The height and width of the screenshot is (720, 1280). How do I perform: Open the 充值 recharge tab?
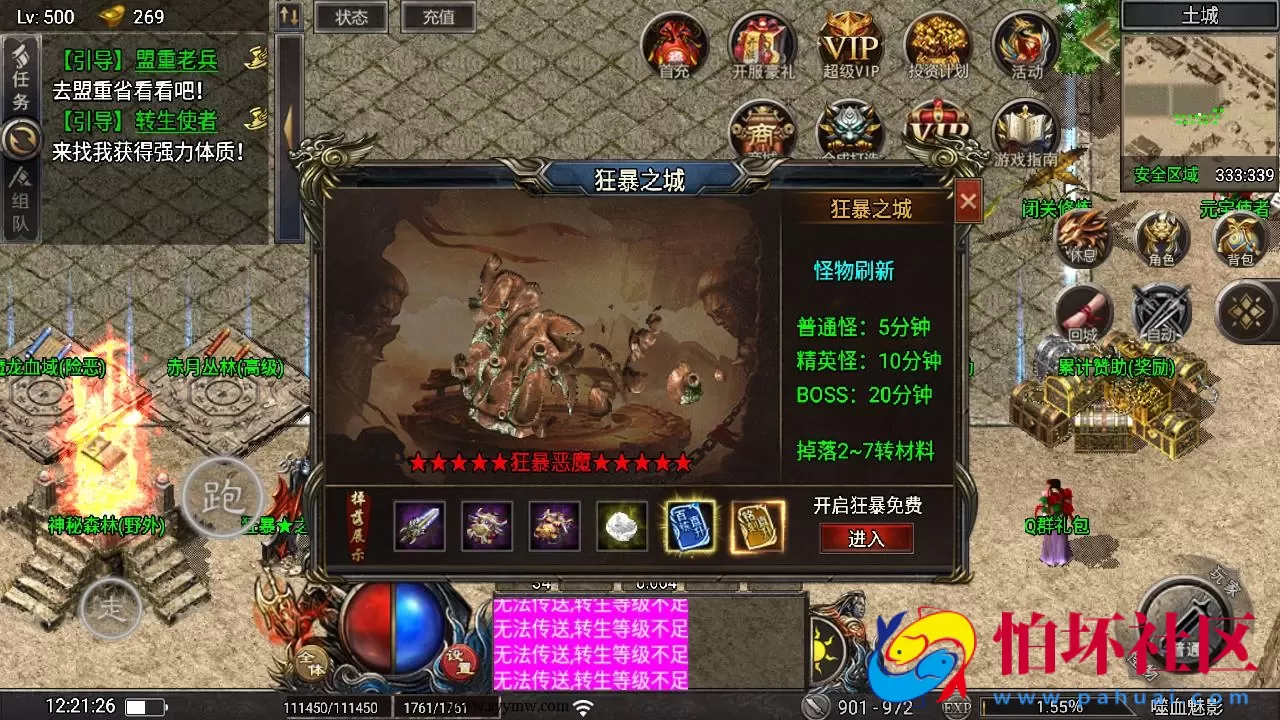coord(438,16)
